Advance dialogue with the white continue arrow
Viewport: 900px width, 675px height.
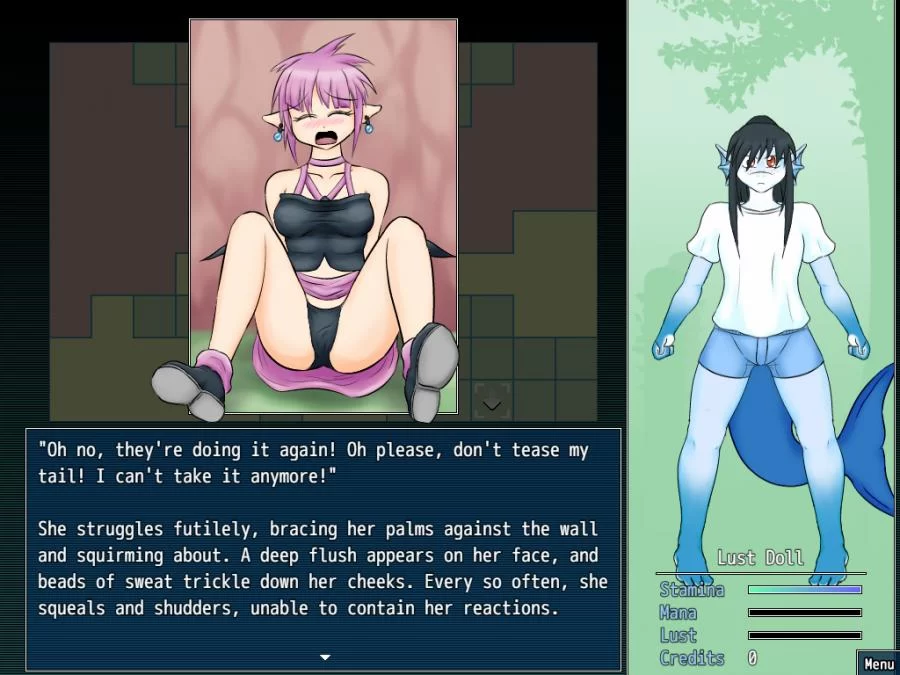click(325, 657)
